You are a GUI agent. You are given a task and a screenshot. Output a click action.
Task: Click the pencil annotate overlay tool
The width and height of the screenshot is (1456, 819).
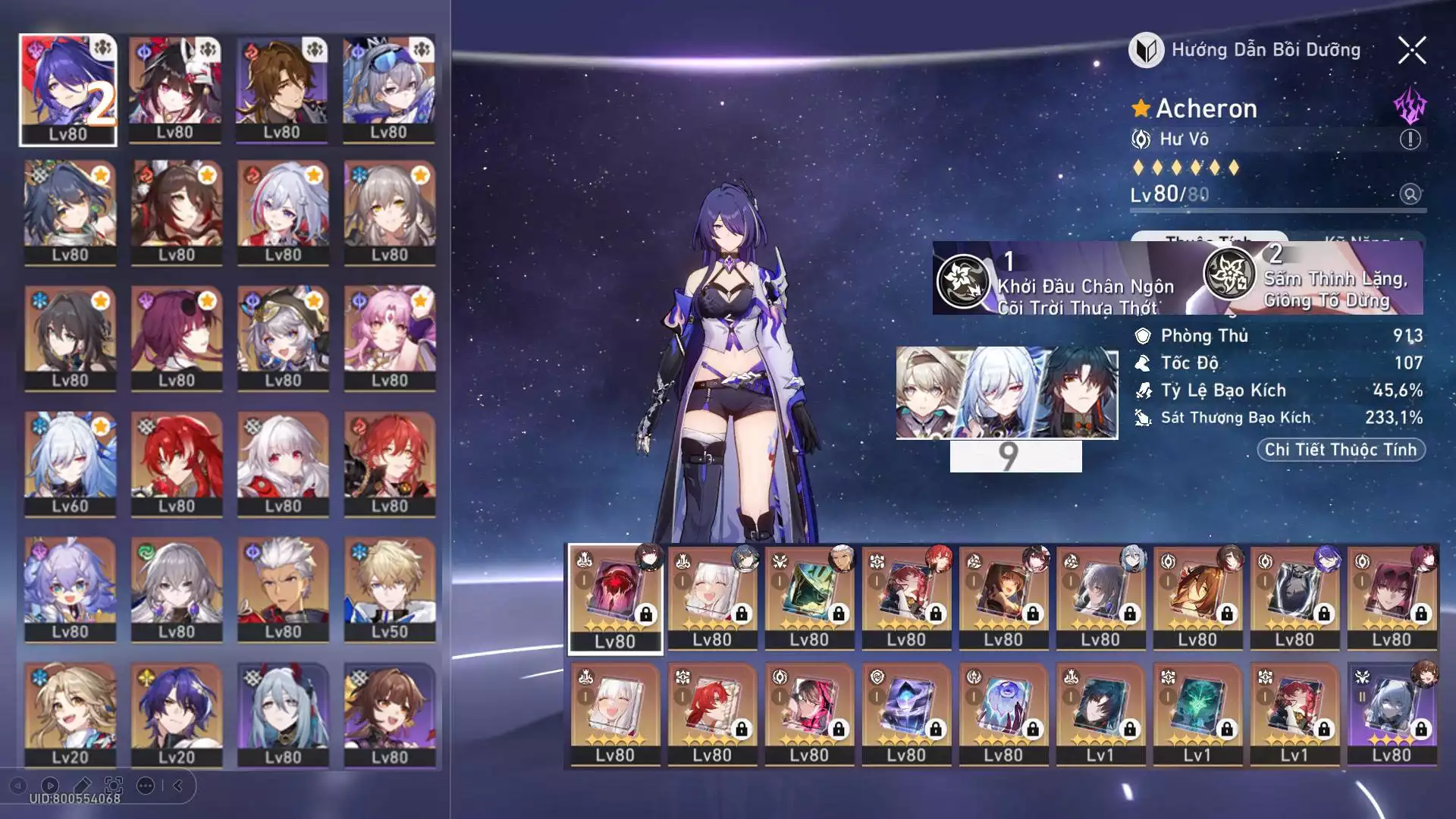pos(82,786)
